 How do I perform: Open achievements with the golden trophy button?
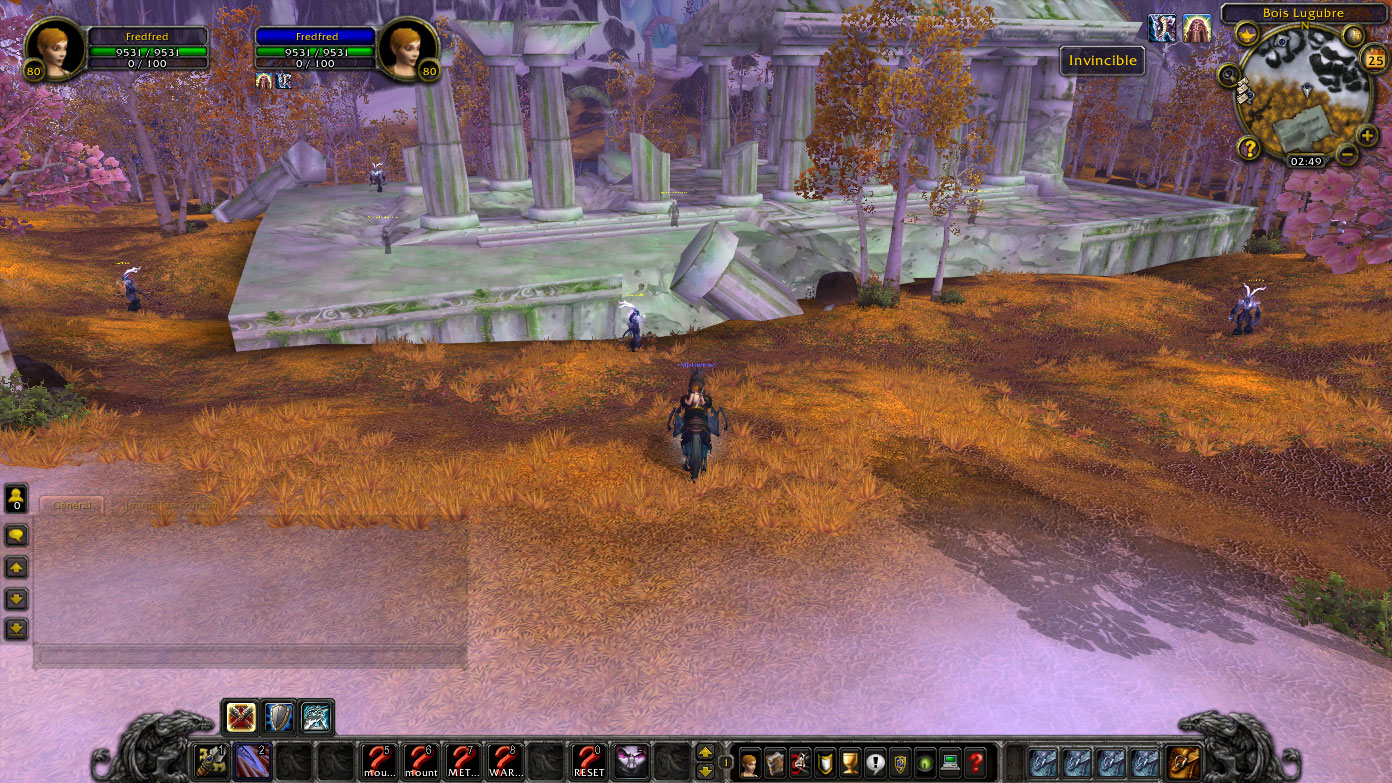pyautogui.click(x=850, y=762)
